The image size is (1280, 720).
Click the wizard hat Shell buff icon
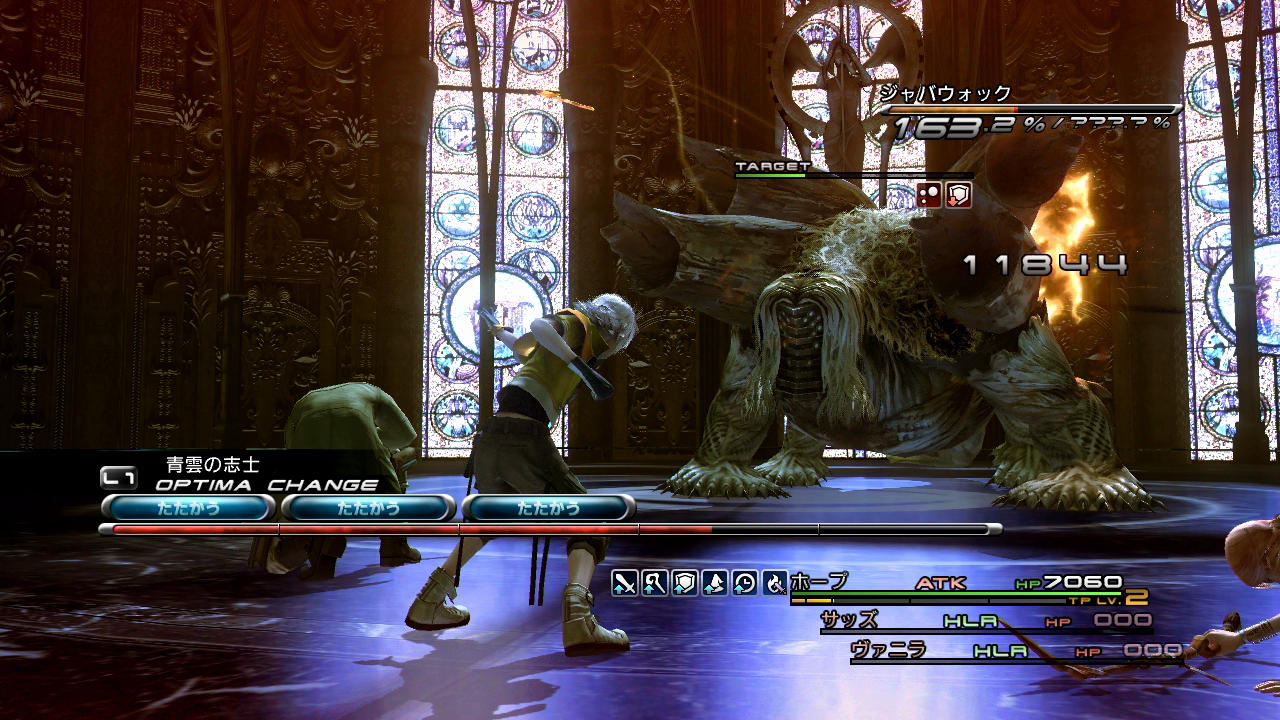(715, 582)
